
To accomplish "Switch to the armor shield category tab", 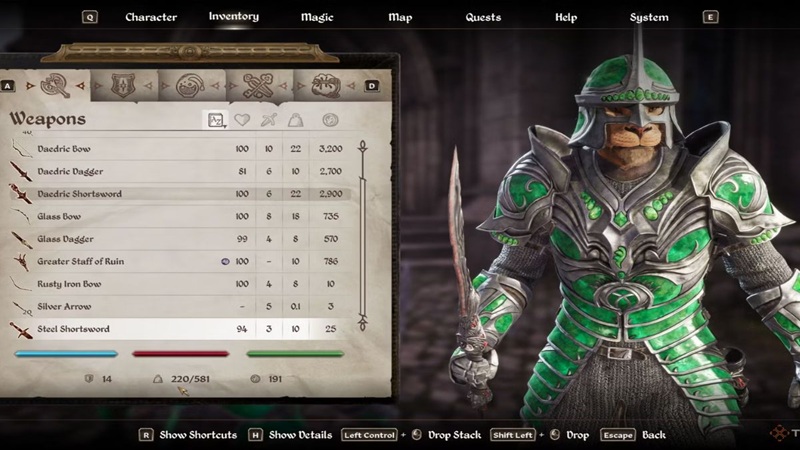I will (123, 85).
